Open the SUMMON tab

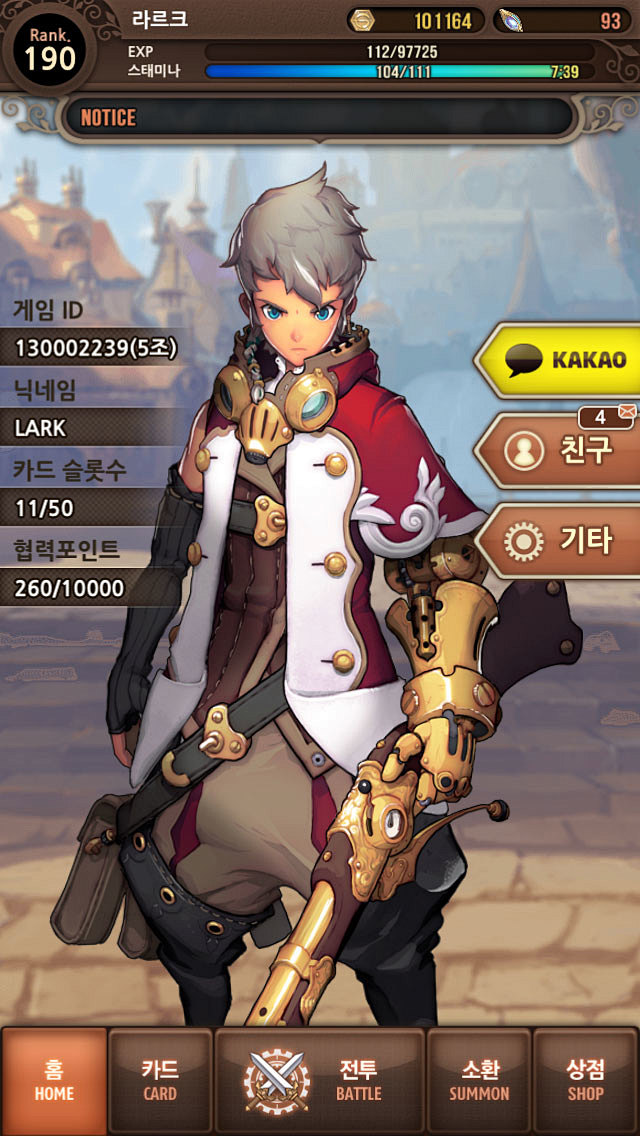coord(479,1081)
